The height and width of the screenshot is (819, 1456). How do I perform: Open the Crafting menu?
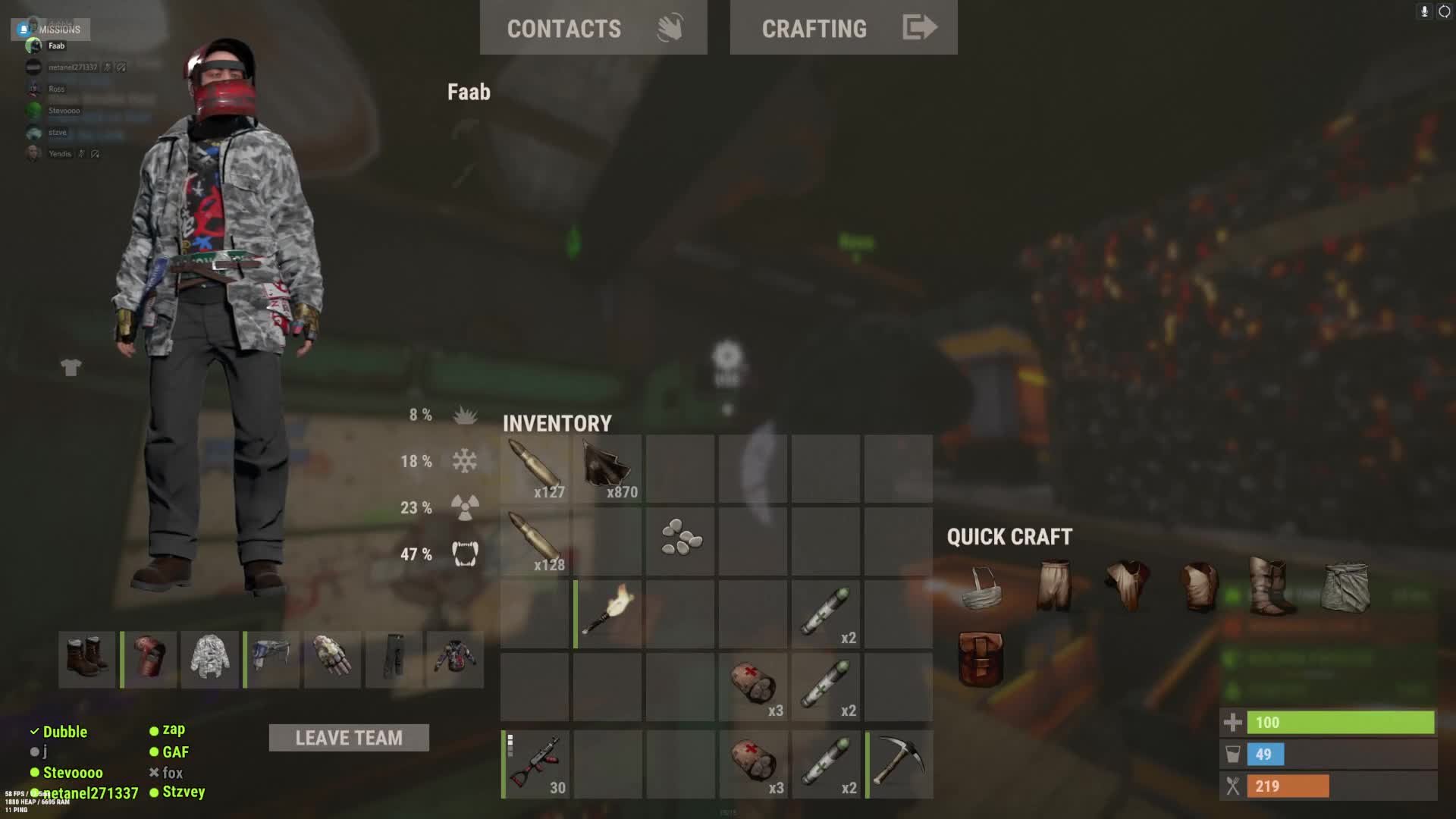[x=843, y=28]
